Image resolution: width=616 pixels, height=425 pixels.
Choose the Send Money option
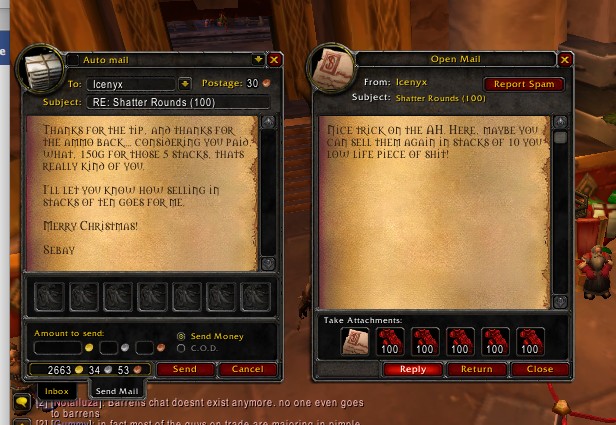pos(181,337)
